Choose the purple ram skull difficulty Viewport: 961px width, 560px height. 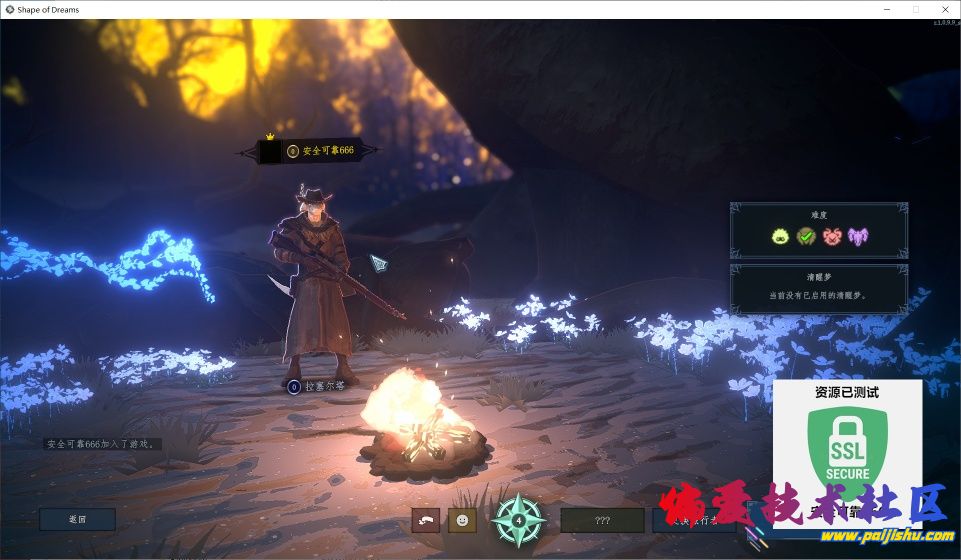pyautogui.click(x=859, y=236)
